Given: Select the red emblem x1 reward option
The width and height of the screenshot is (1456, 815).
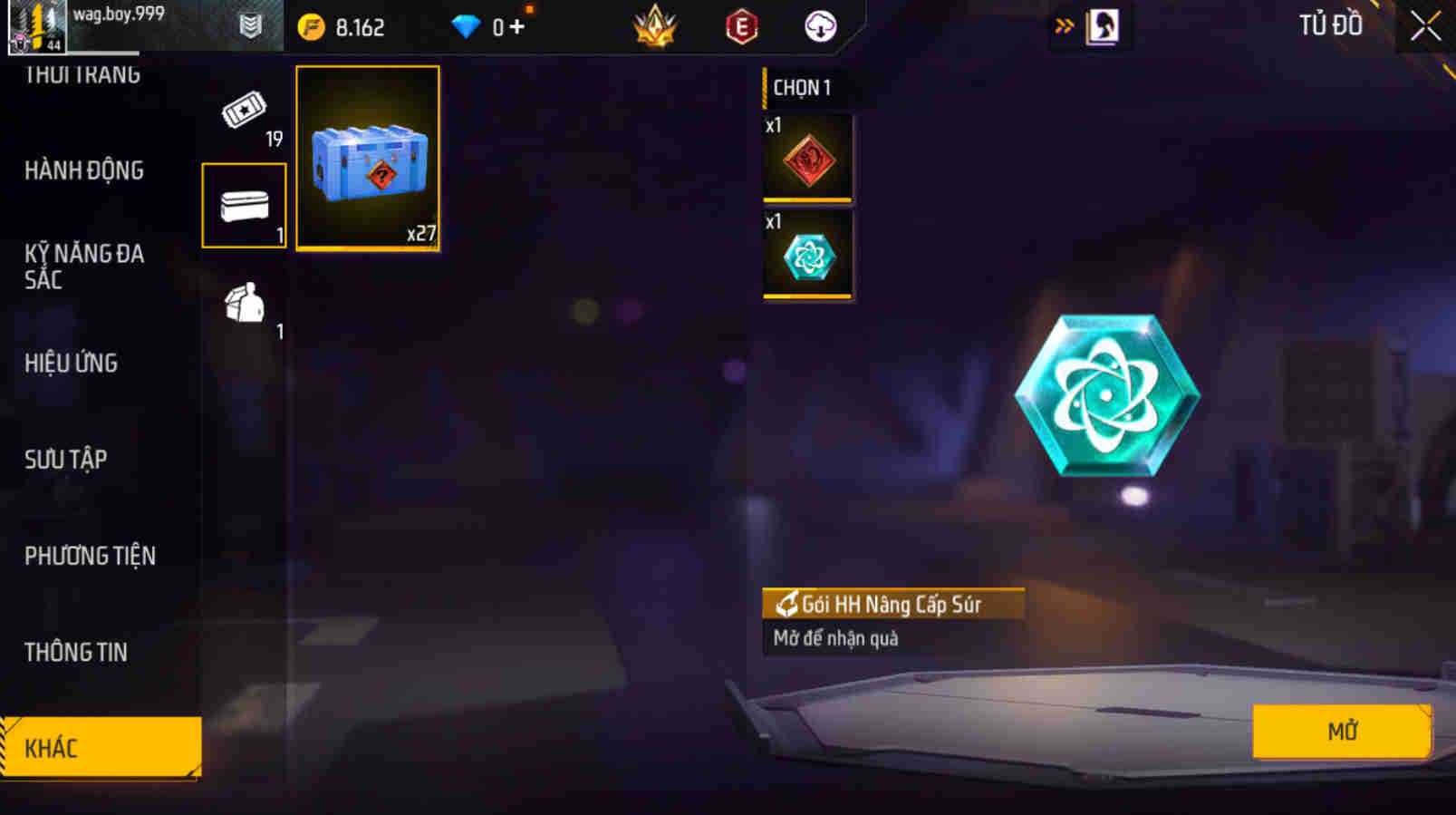Looking at the screenshot, I should [807, 160].
